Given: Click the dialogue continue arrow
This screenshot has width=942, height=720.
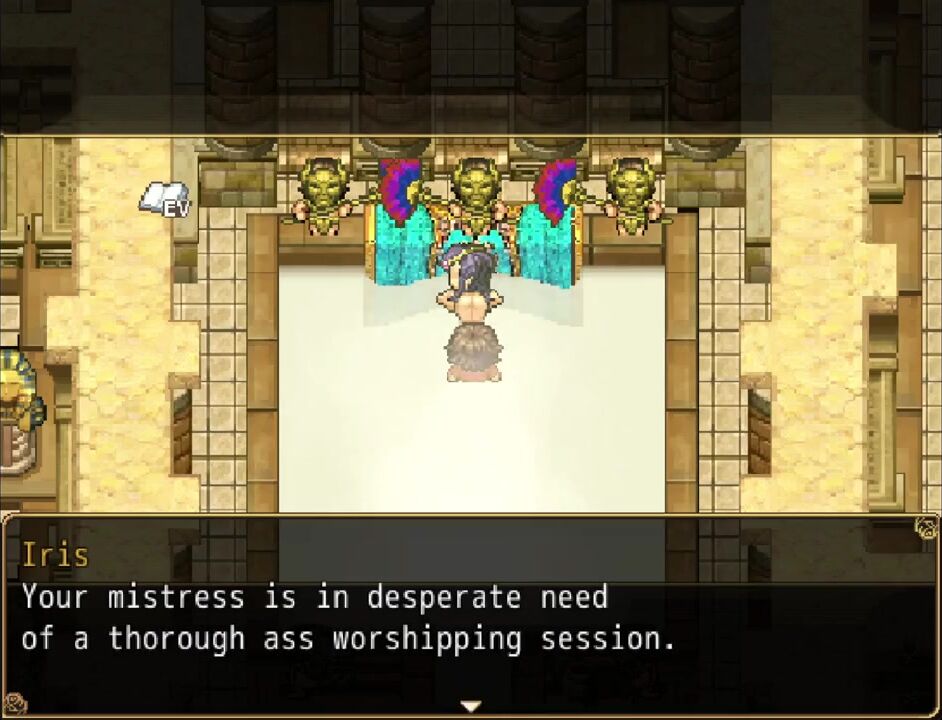Looking at the screenshot, I should (x=470, y=706).
